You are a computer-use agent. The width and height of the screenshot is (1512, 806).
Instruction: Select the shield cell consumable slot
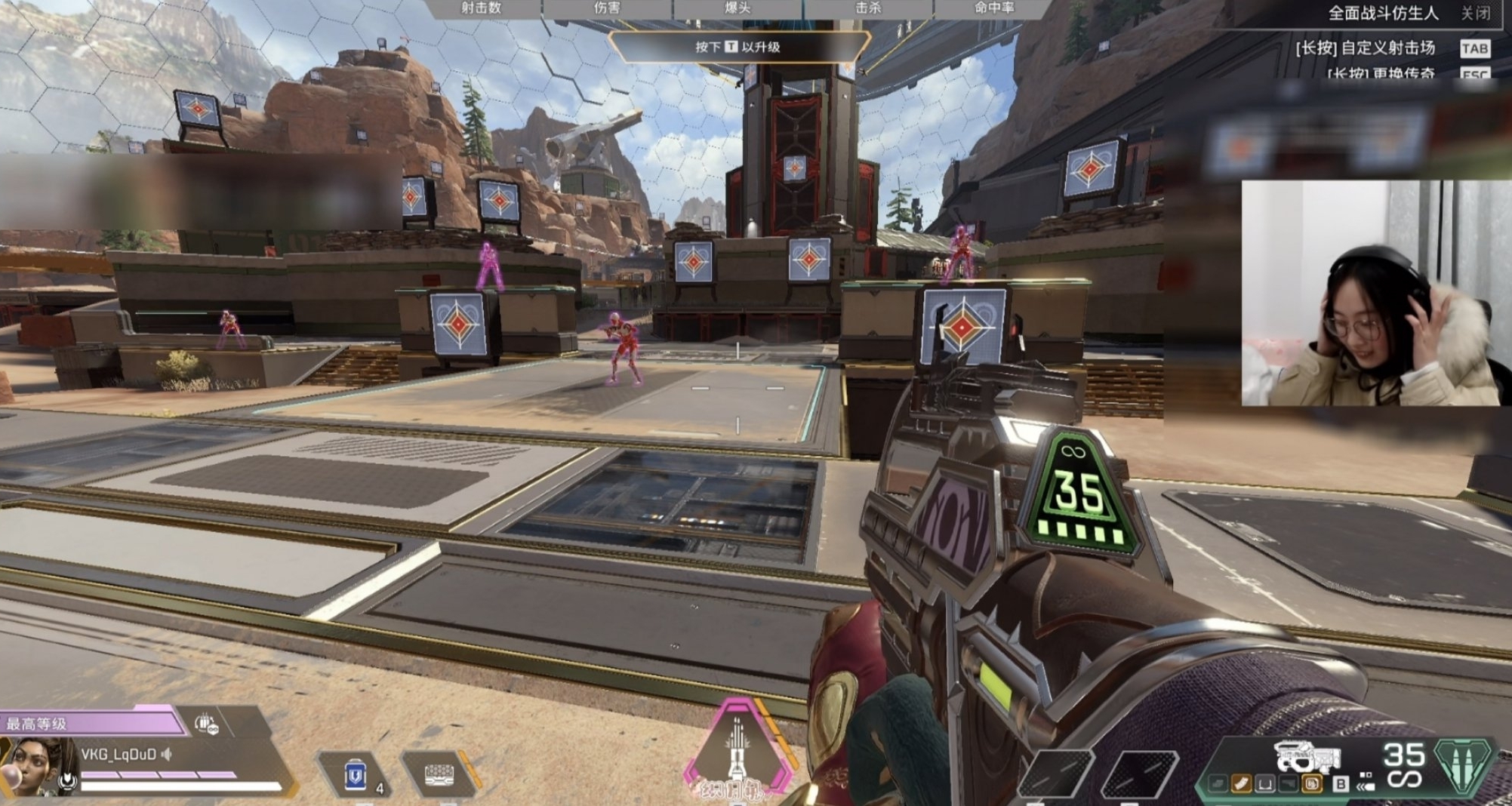point(355,775)
